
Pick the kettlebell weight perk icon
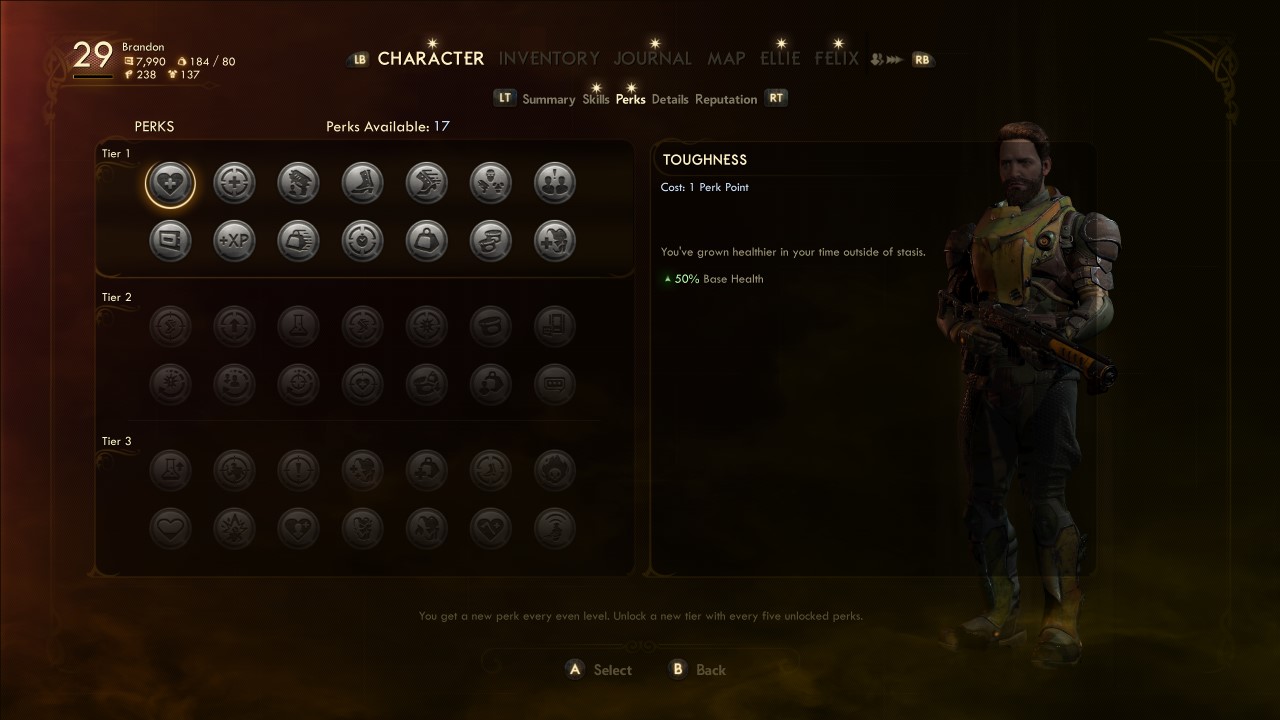pyautogui.click(x=426, y=241)
